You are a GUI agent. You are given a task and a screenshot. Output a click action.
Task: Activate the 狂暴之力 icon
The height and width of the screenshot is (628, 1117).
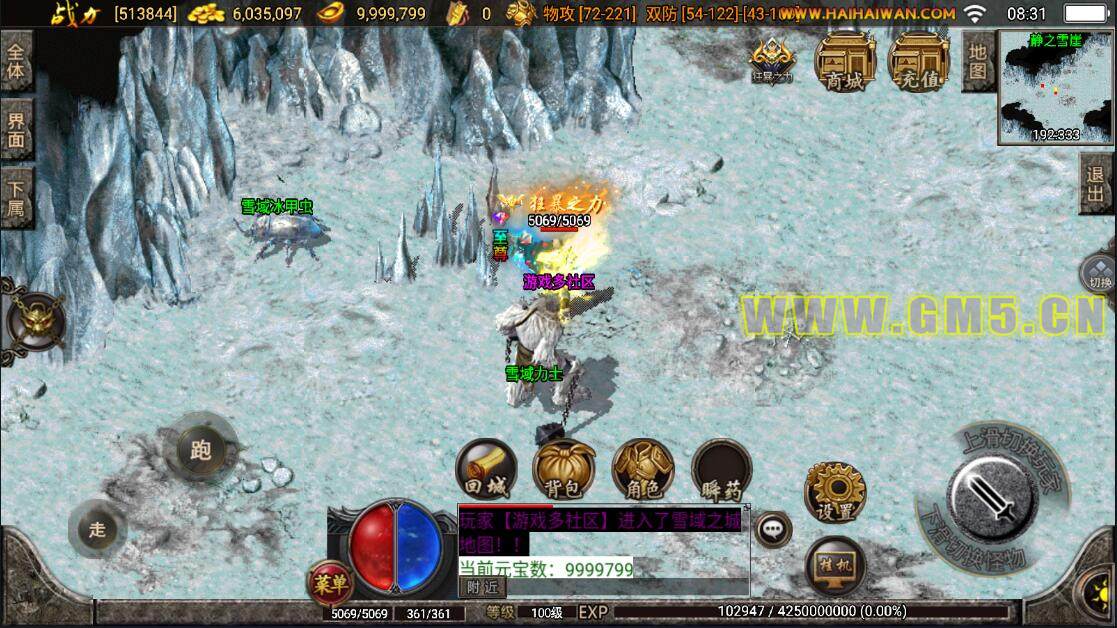coord(772,60)
